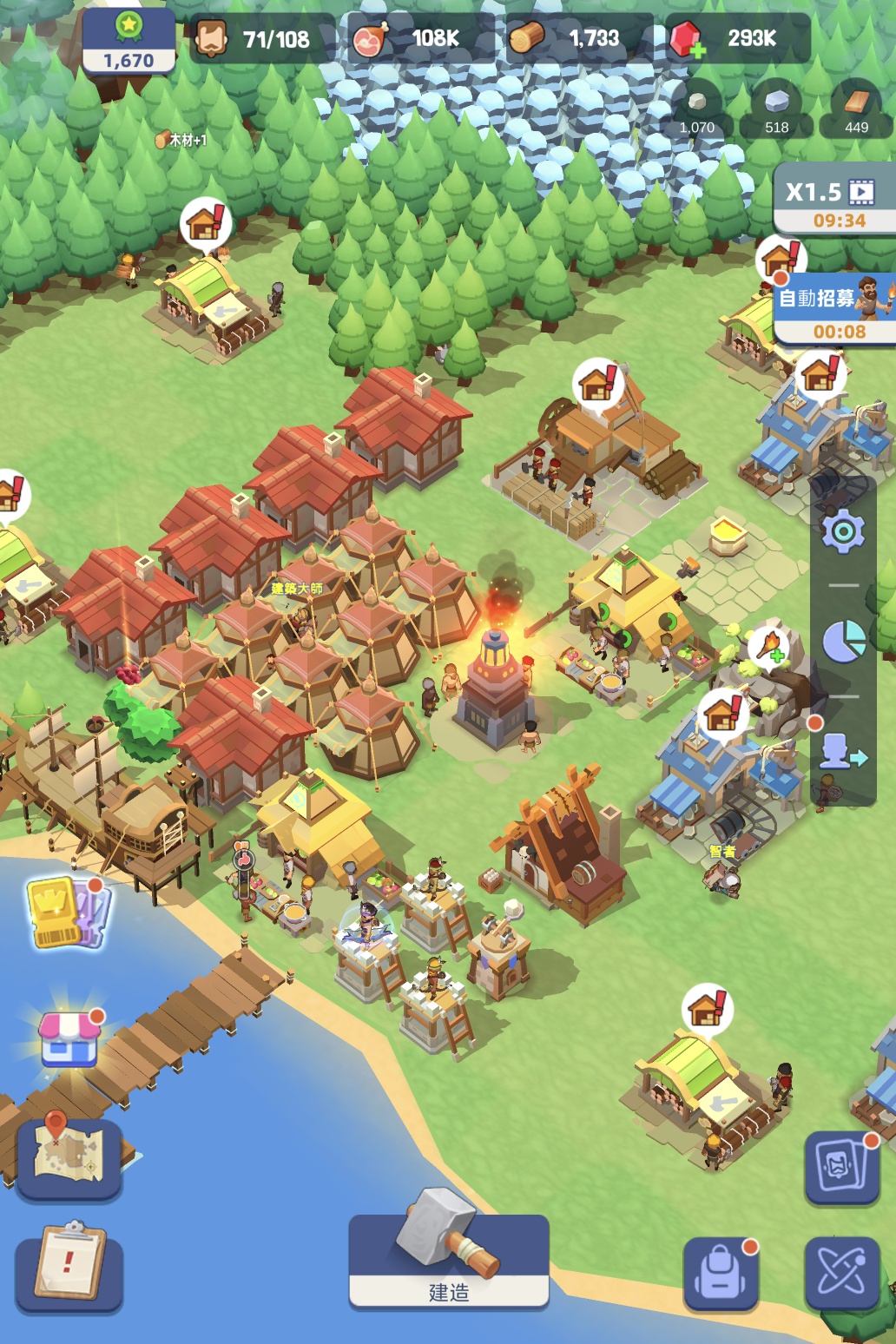This screenshot has width=896, height=1344.
Task: Open the golden crown ticket pass
Action: click(68, 912)
